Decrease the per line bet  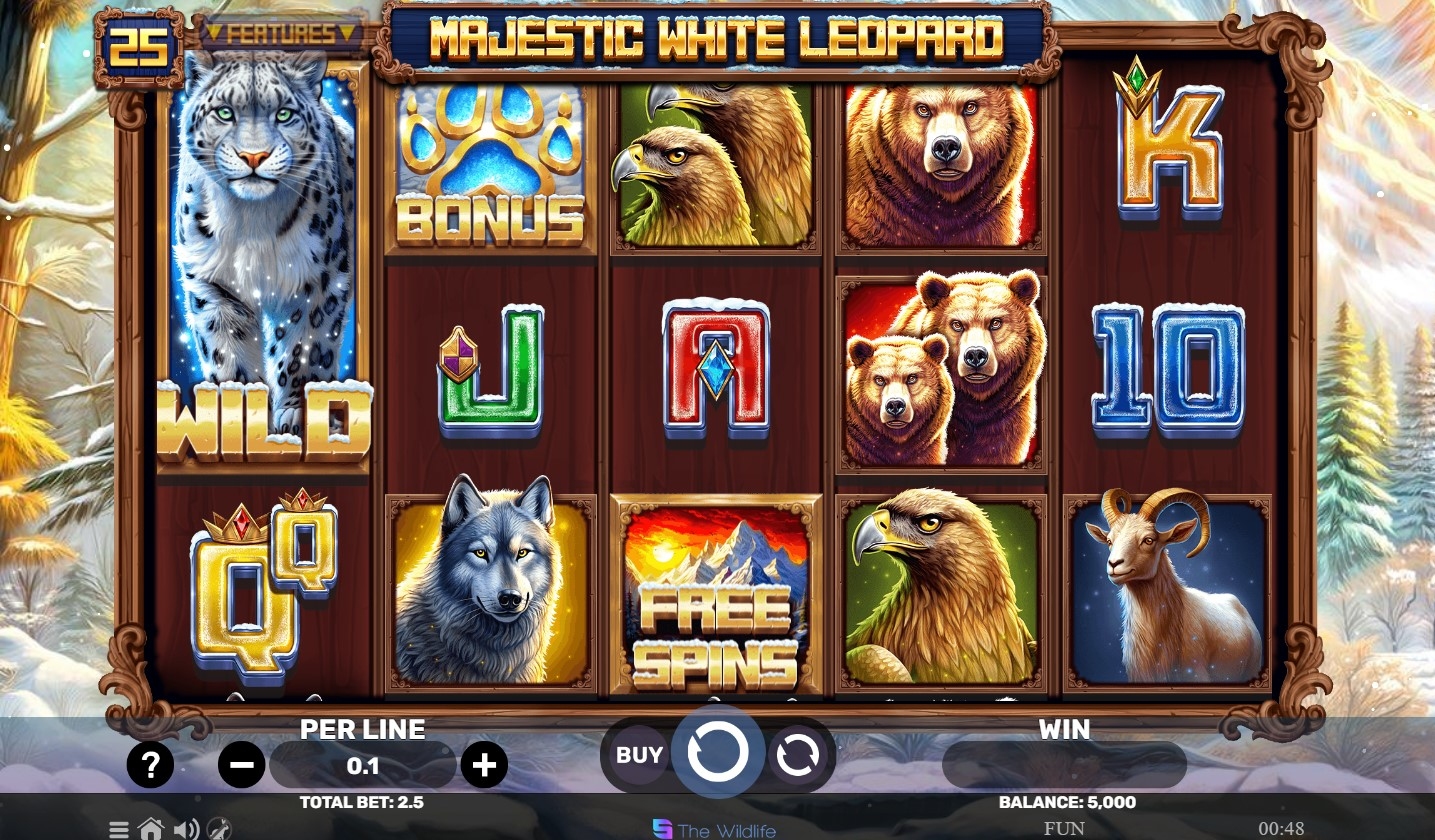[241, 766]
